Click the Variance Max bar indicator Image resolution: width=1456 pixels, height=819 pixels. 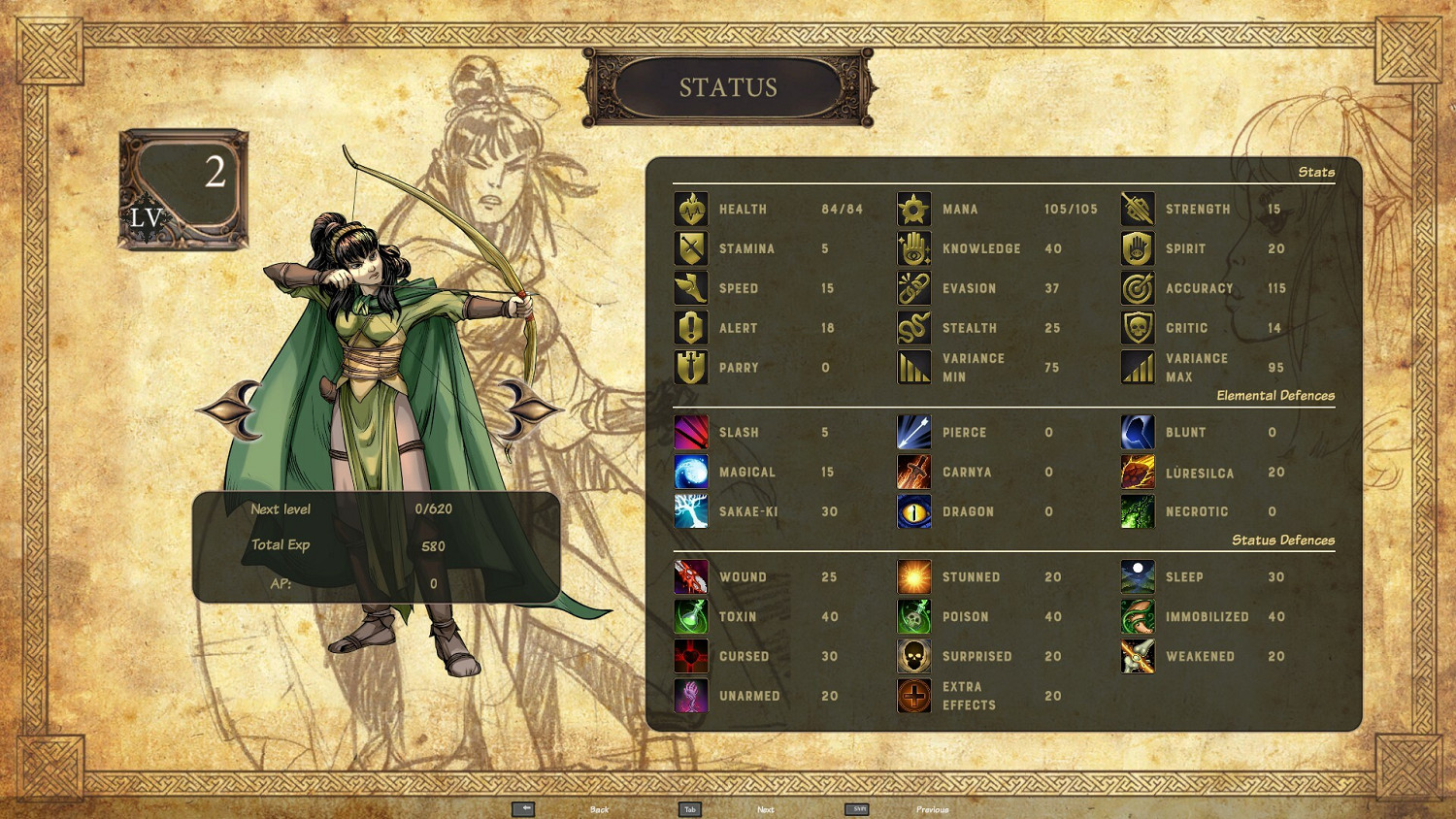1137,368
